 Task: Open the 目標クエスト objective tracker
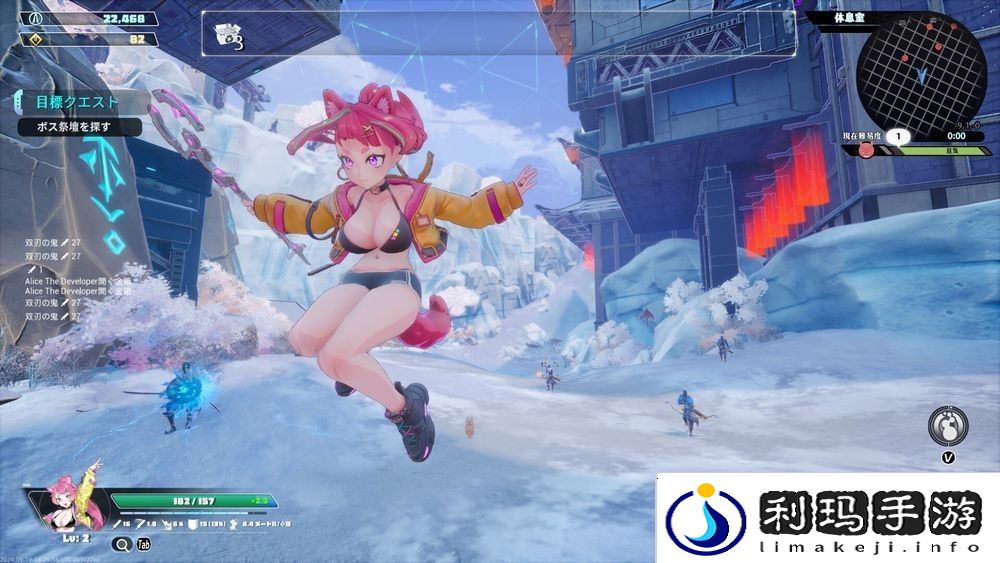coord(76,102)
